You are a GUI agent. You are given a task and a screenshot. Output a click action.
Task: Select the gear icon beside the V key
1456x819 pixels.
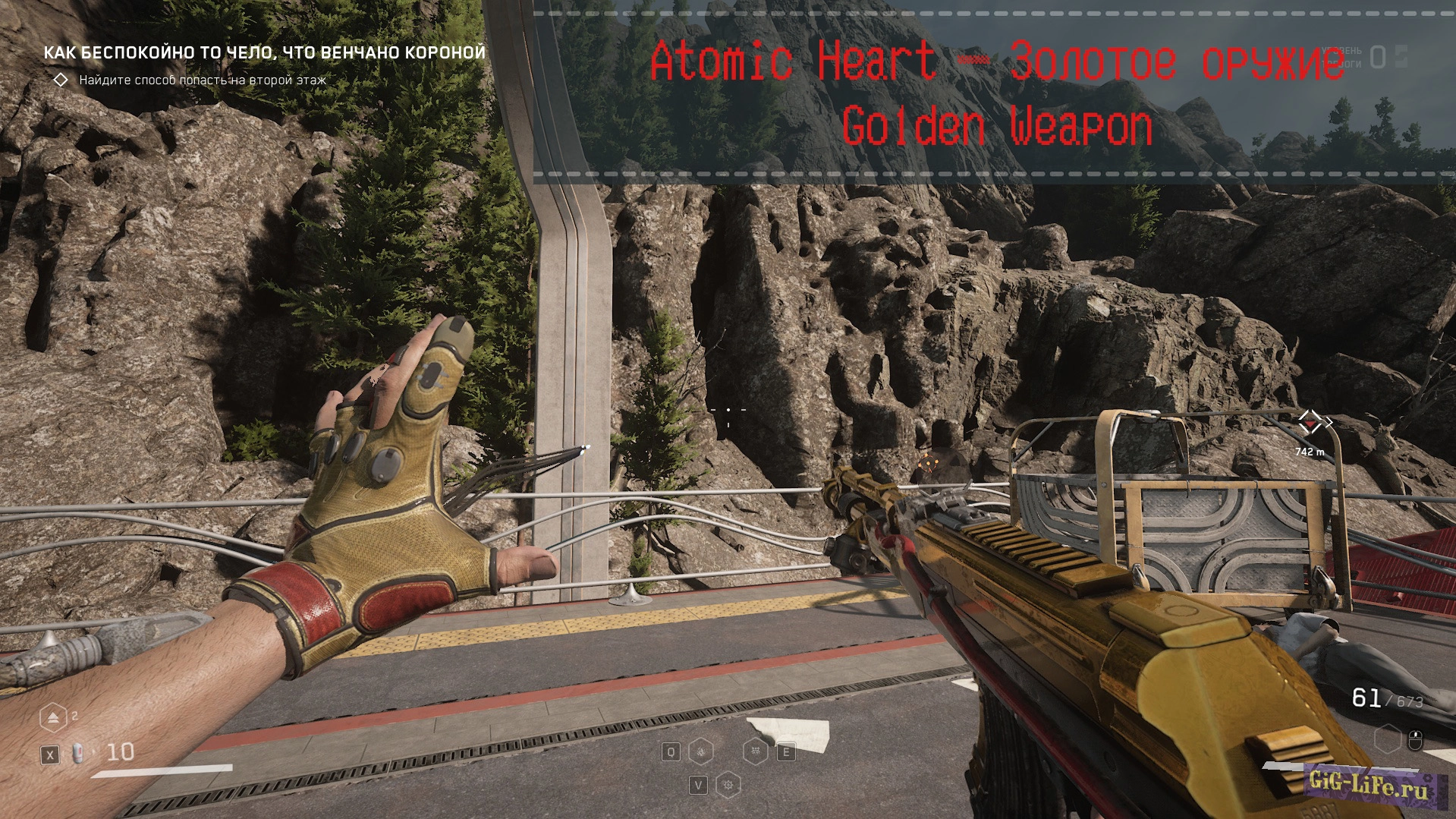tap(728, 786)
